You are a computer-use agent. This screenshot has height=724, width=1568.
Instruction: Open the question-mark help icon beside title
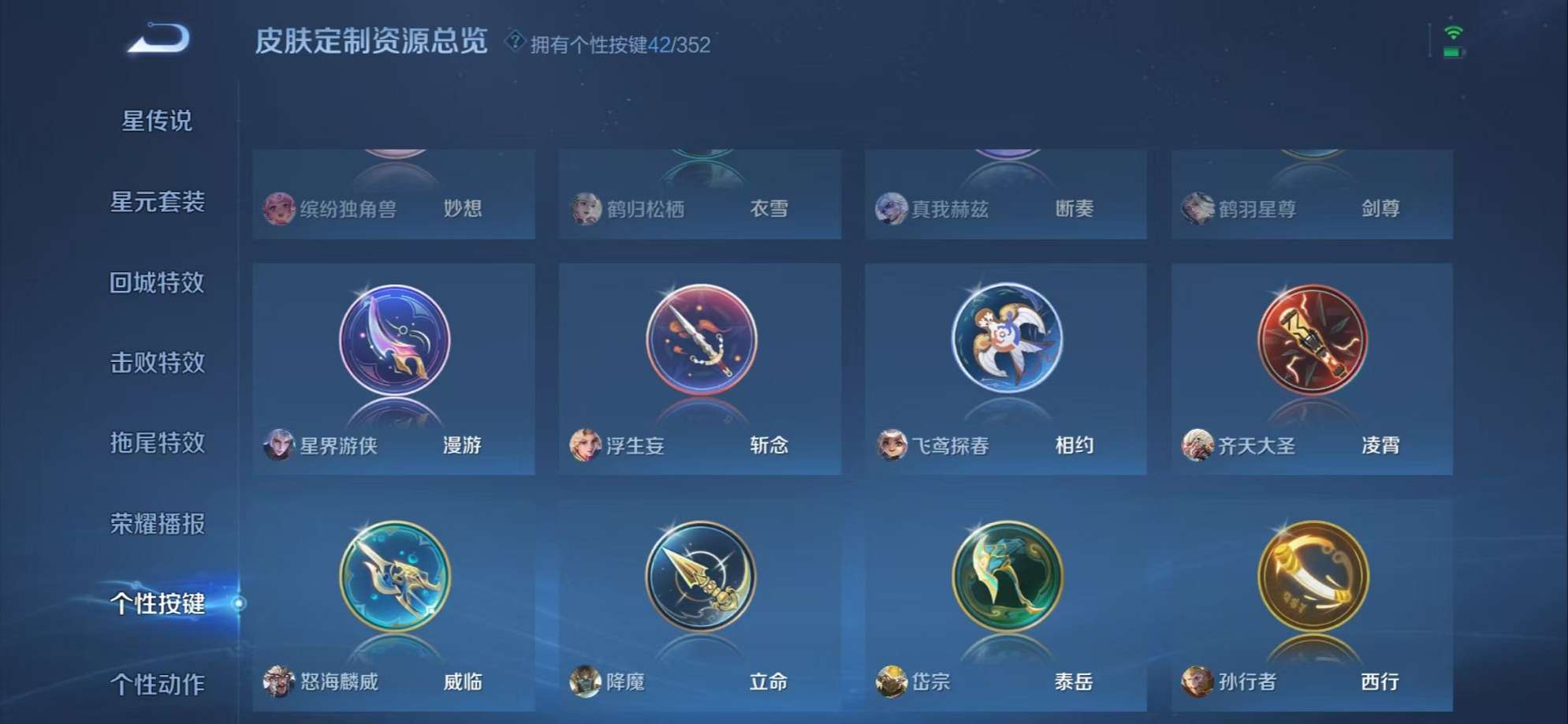click(x=516, y=40)
